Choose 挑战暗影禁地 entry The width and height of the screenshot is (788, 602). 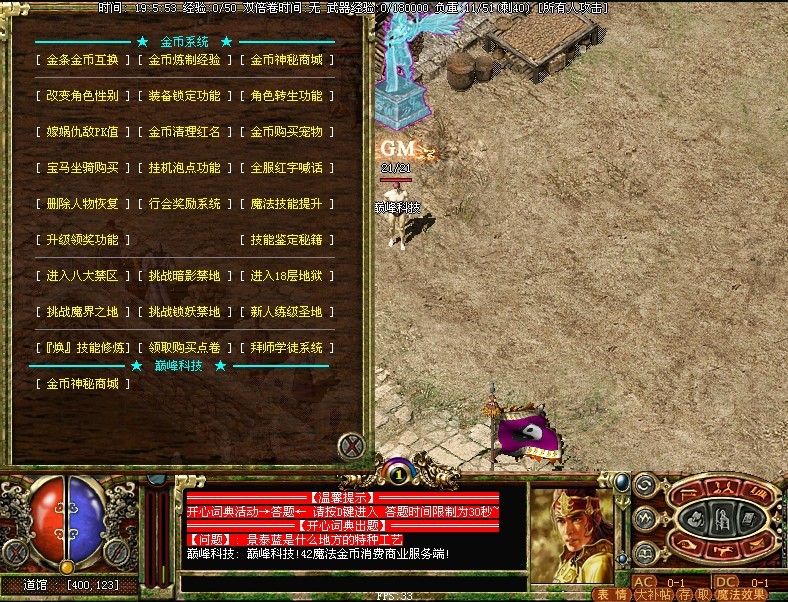coord(184,276)
